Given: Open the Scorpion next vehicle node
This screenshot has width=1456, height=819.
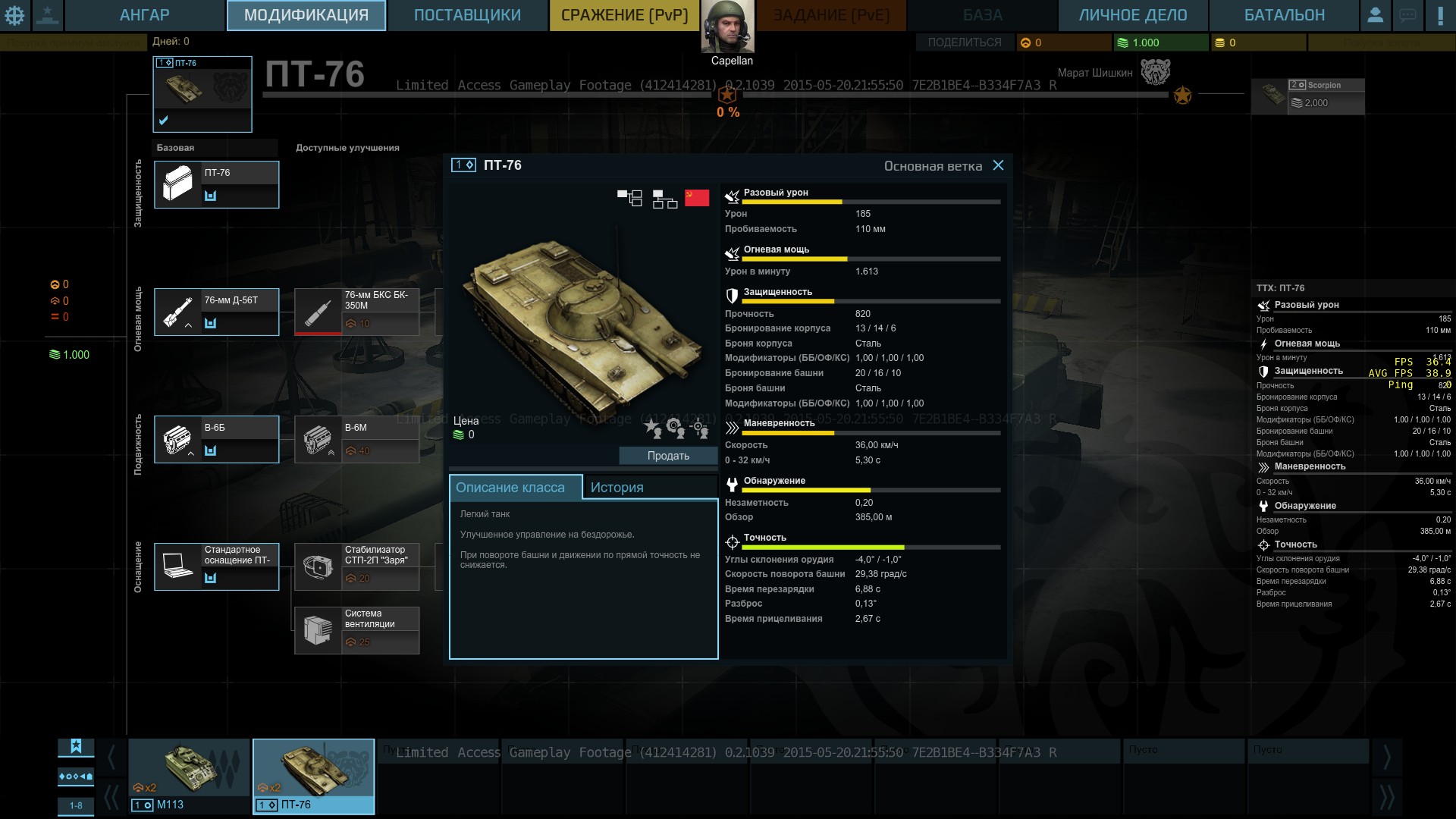Looking at the screenshot, I should point(1307,96).
